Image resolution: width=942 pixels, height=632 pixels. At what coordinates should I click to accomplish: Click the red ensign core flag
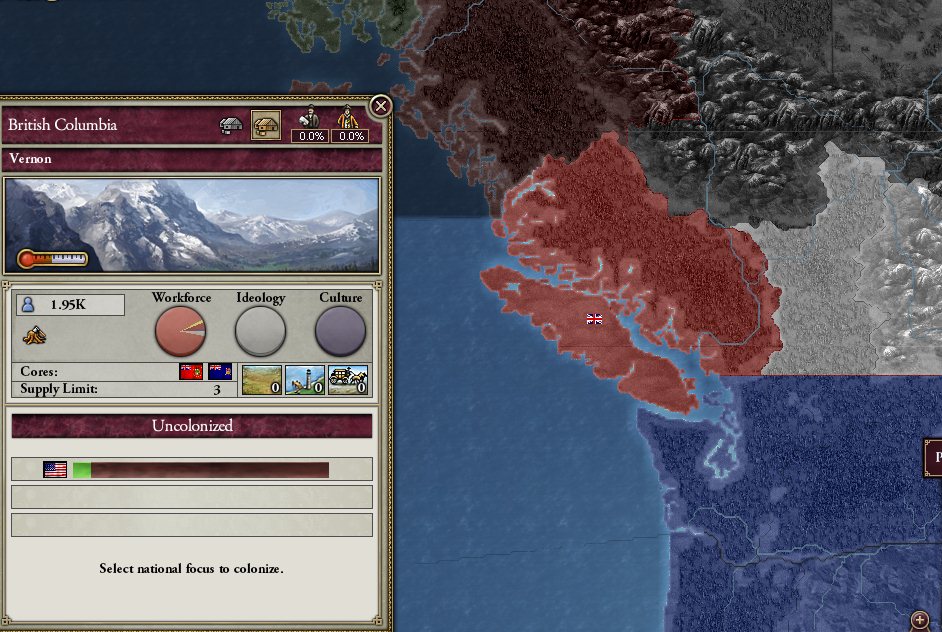[x=191, y=372]
